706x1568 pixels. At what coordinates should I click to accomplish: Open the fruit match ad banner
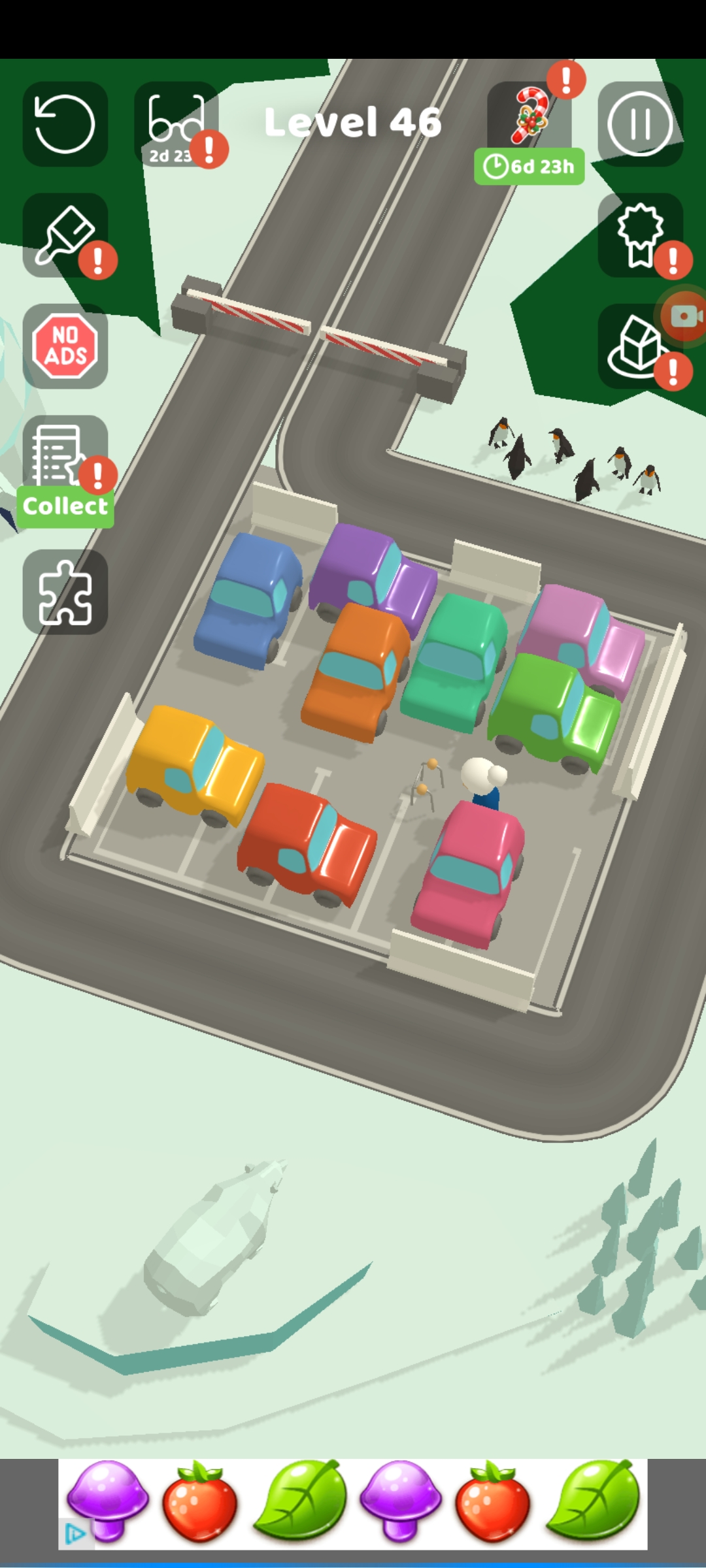[353, 1504]
